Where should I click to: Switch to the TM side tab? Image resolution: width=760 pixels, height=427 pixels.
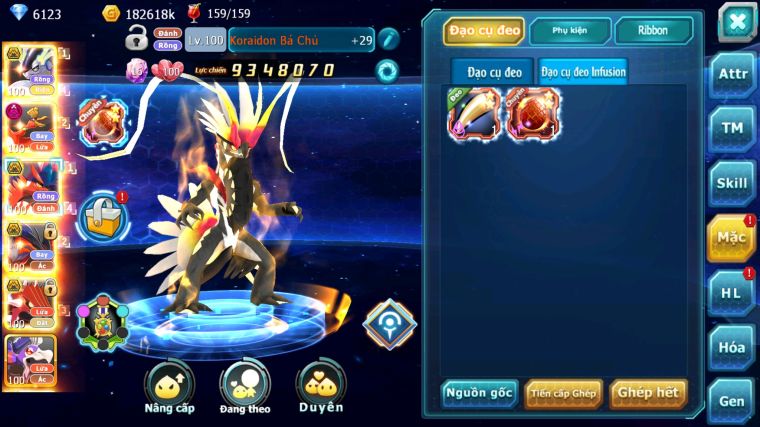(x=732, y=128)
